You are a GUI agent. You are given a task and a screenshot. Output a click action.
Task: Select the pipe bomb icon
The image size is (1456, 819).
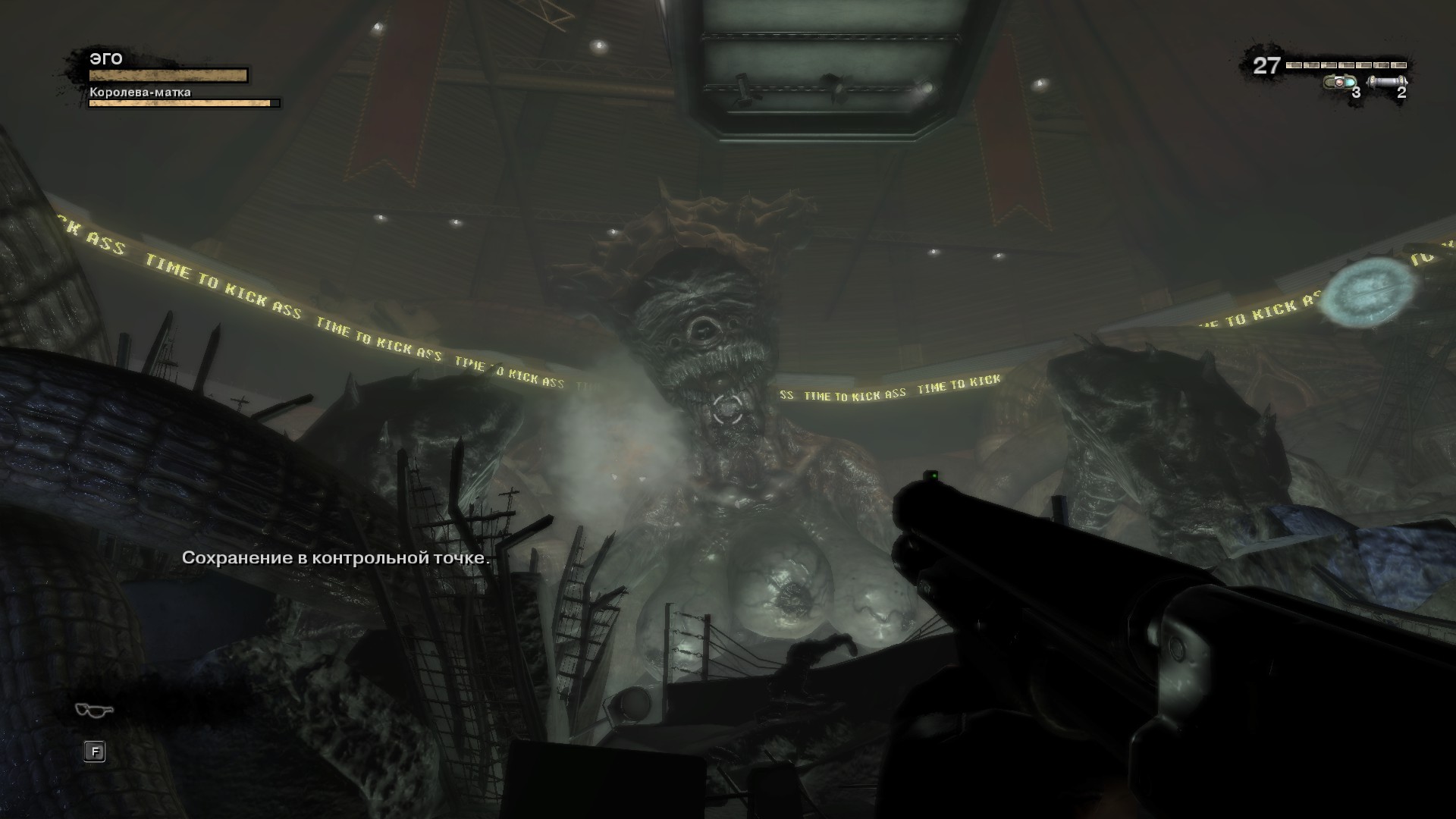click(x=1387, y=81)
